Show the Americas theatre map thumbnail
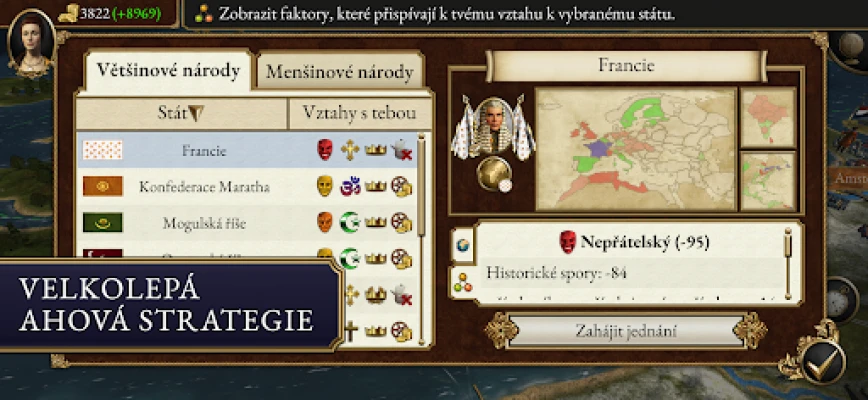The image size is (868, 400). click(x=767, y=180)
